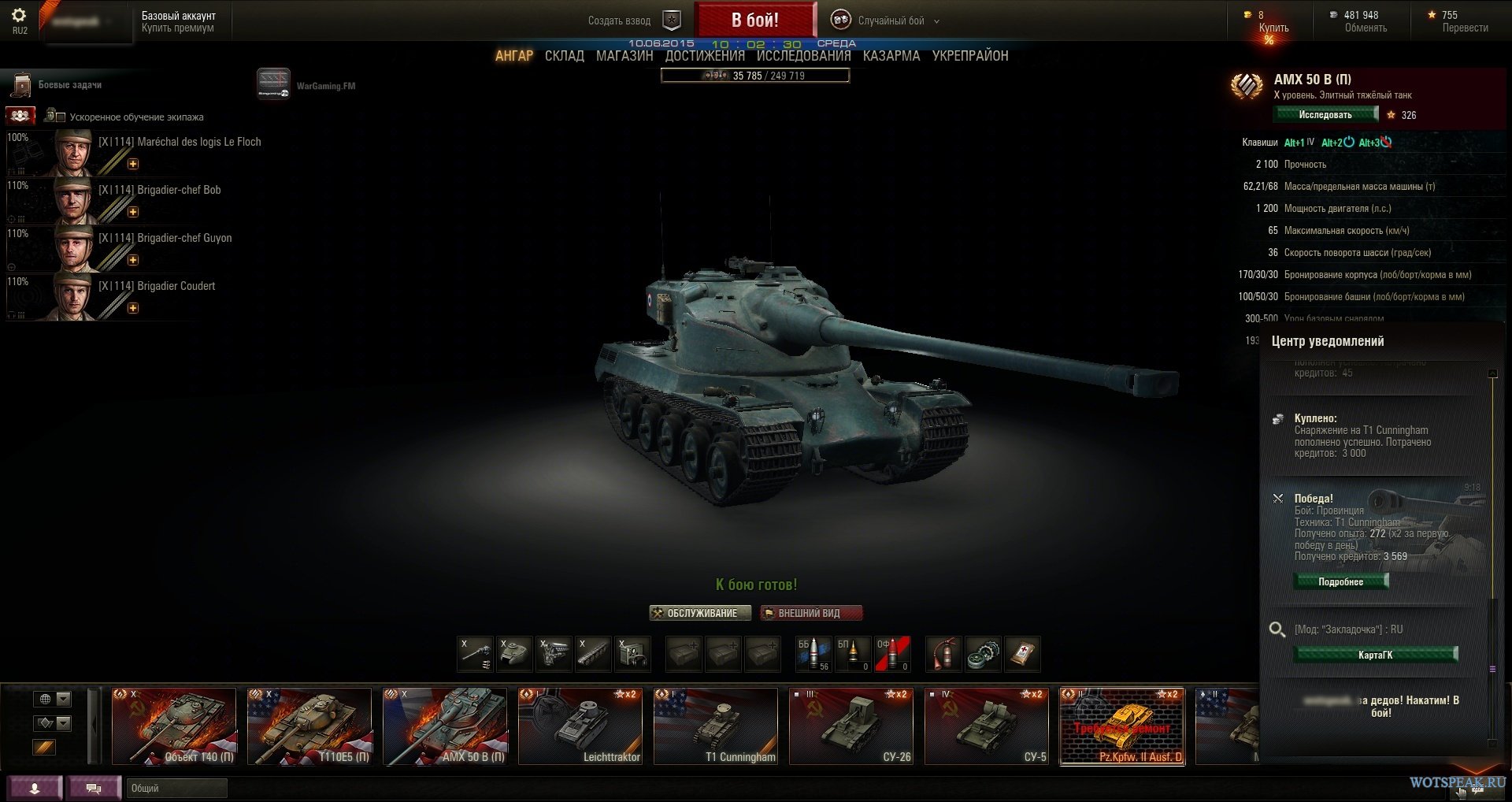Viewport: 1512px width, 802px height.
Task: Select the СУ-26 vehicle in carousel
Action: coord(850,726)
